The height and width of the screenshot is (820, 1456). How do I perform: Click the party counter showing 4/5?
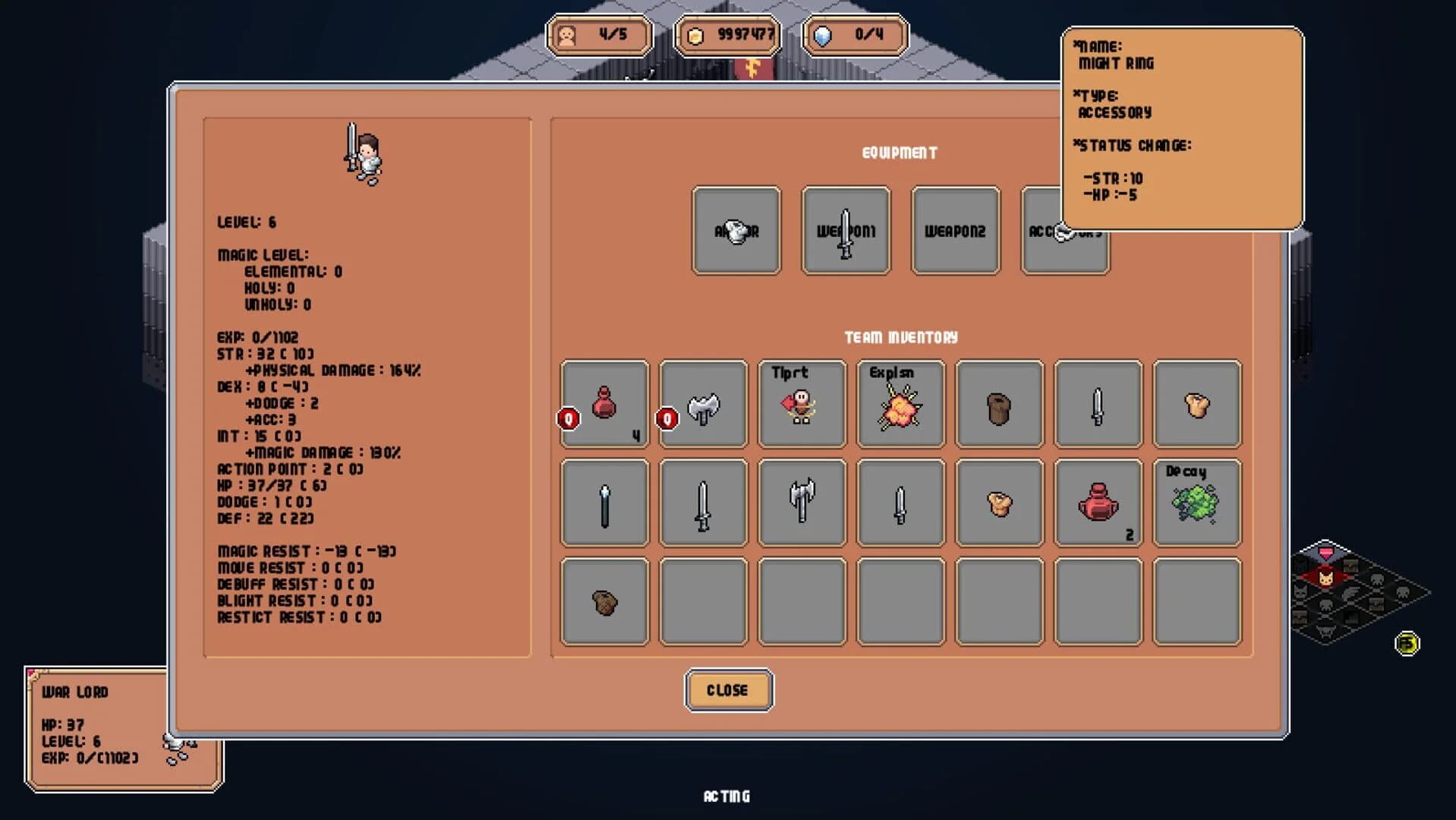coord(600,35)
